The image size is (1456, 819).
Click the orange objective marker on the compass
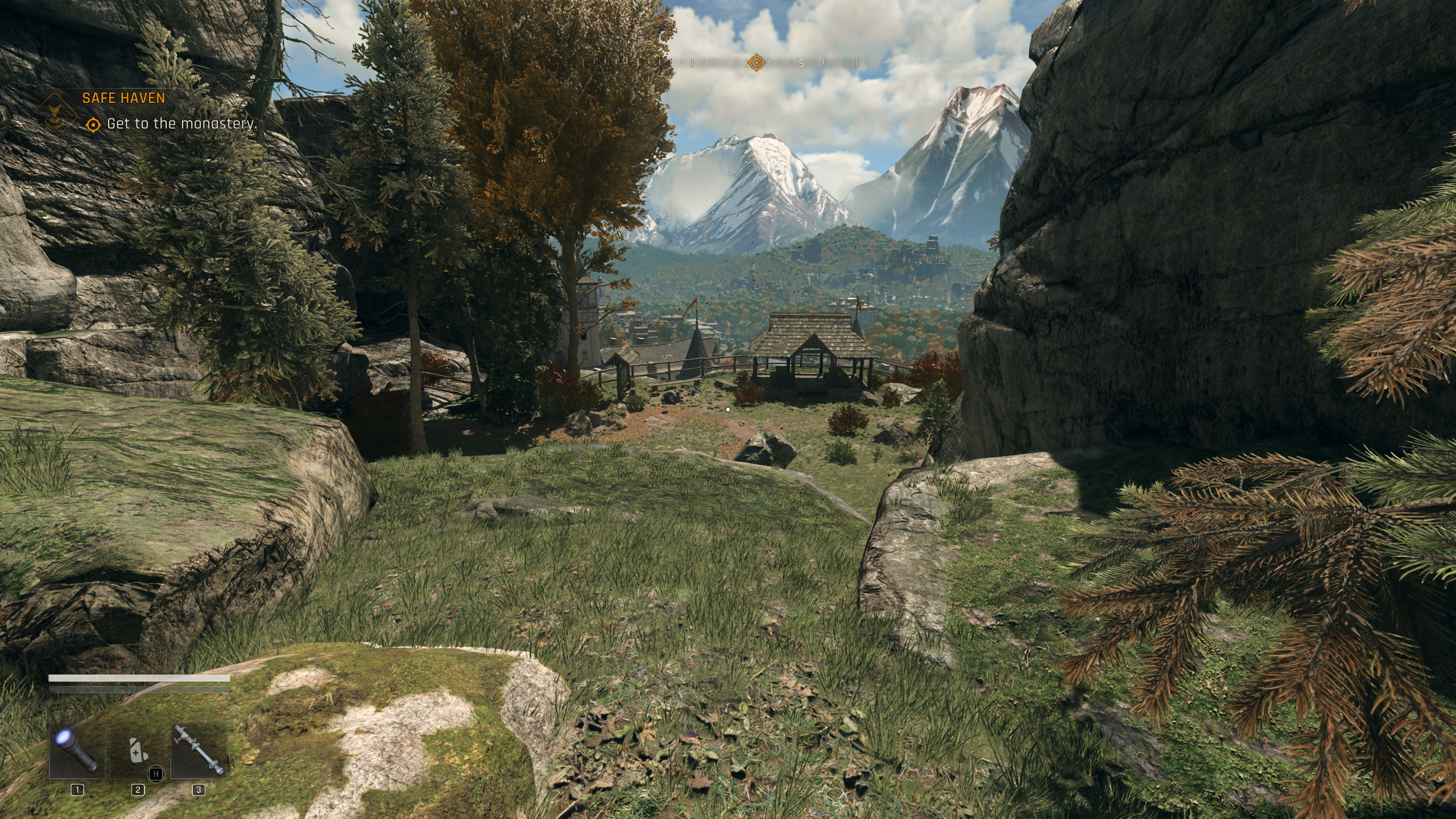pos(756,63)
